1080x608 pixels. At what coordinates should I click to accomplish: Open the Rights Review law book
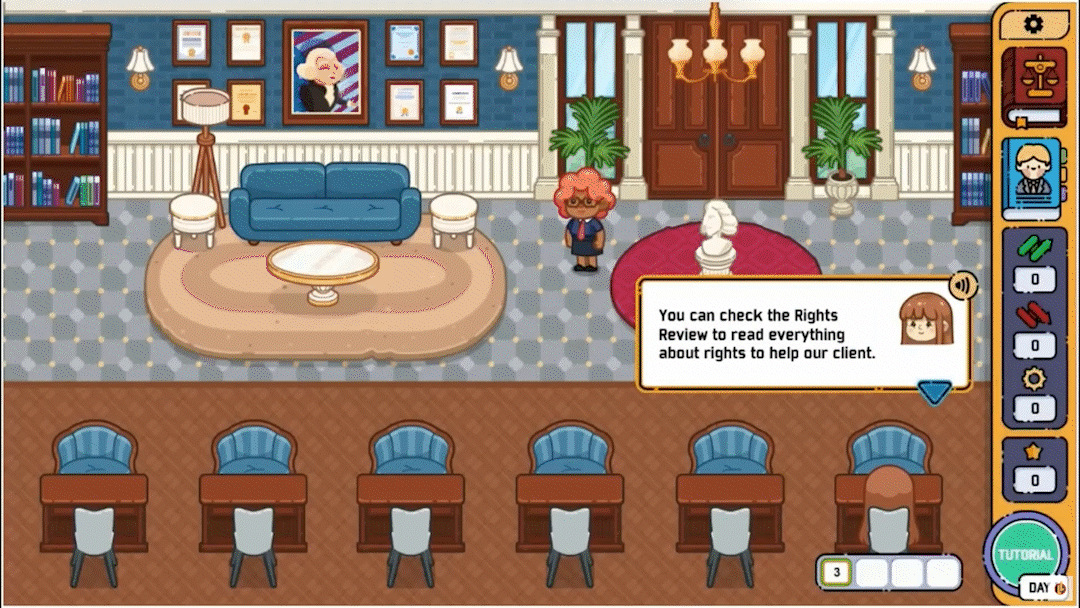(x=1034, y=87)
